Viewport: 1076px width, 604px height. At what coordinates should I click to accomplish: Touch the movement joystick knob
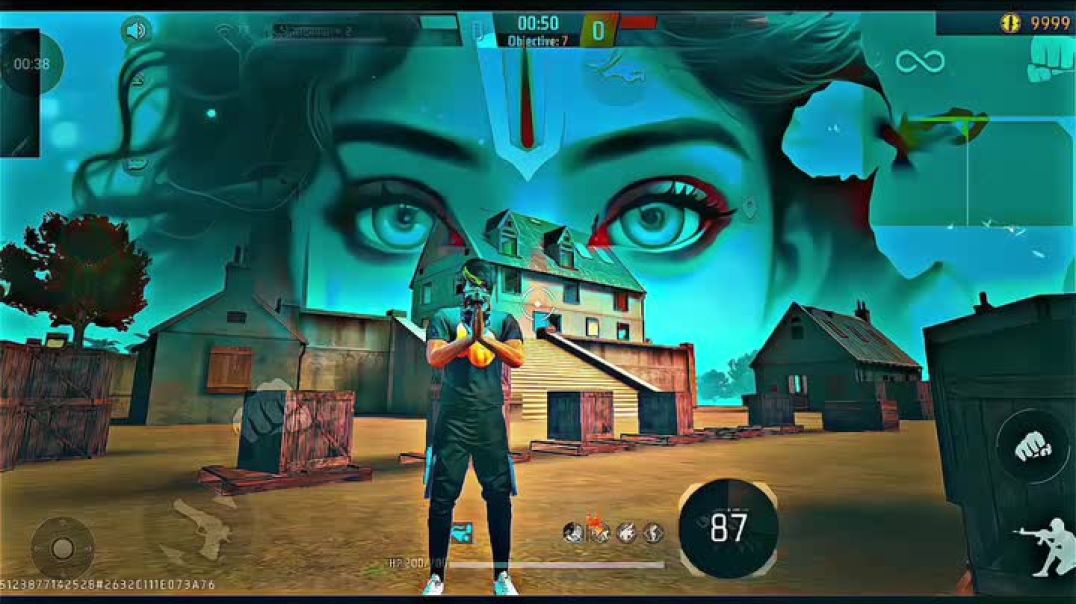click(x=62, y=548)
